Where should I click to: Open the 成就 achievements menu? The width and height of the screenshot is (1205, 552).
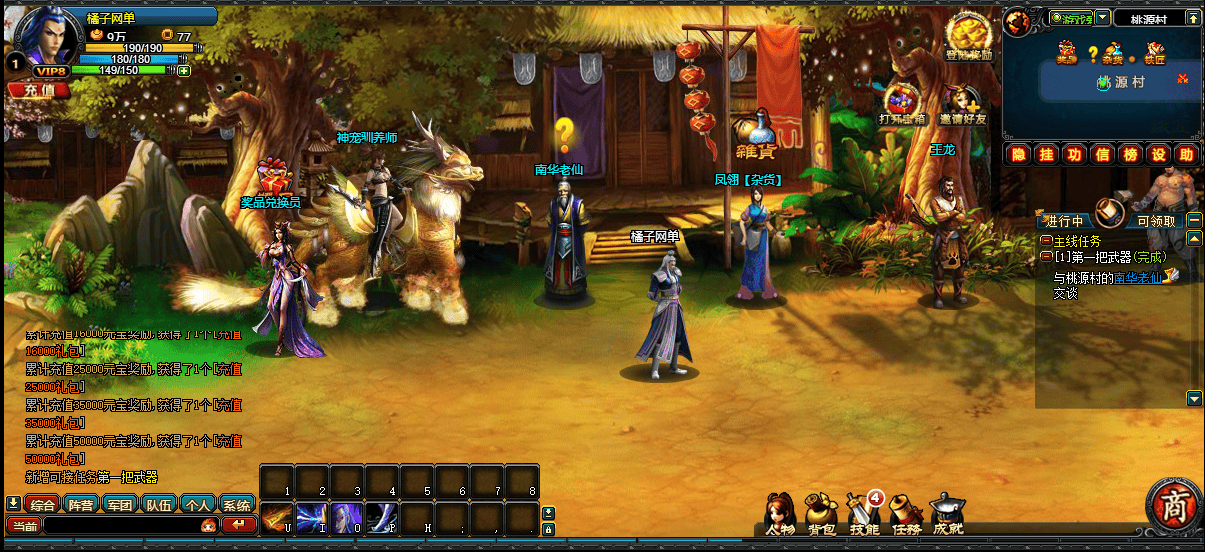[x=946, y=513]
